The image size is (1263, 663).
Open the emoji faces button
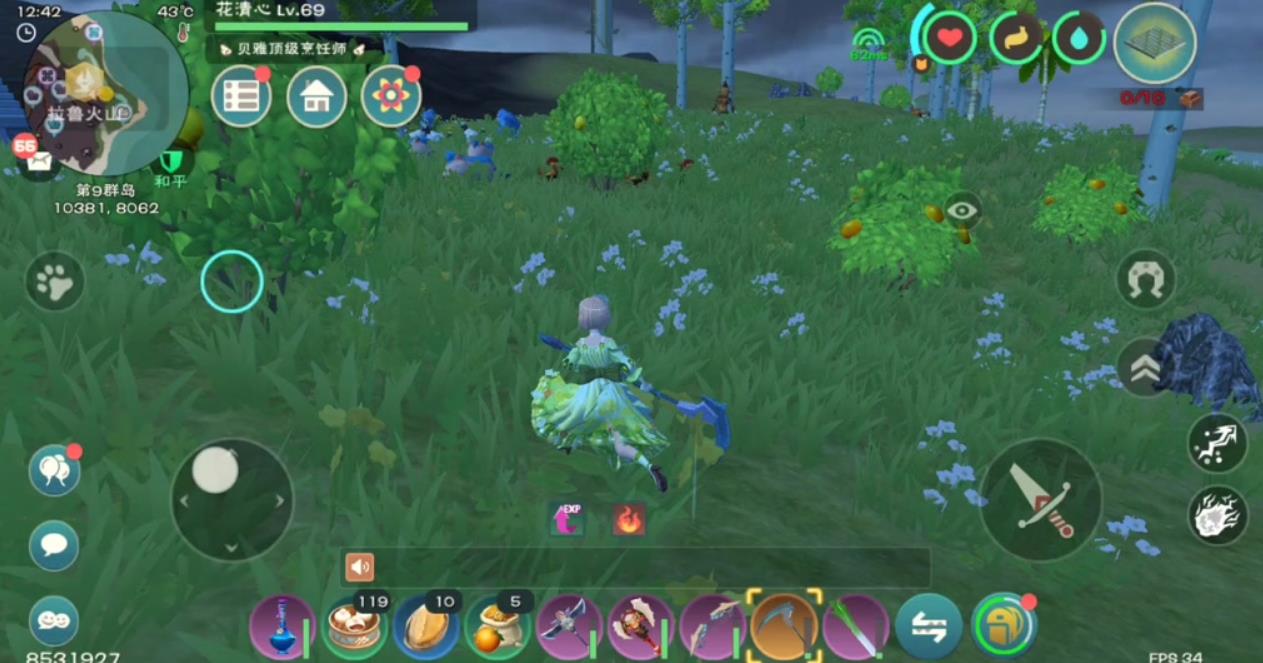point(54,621)
